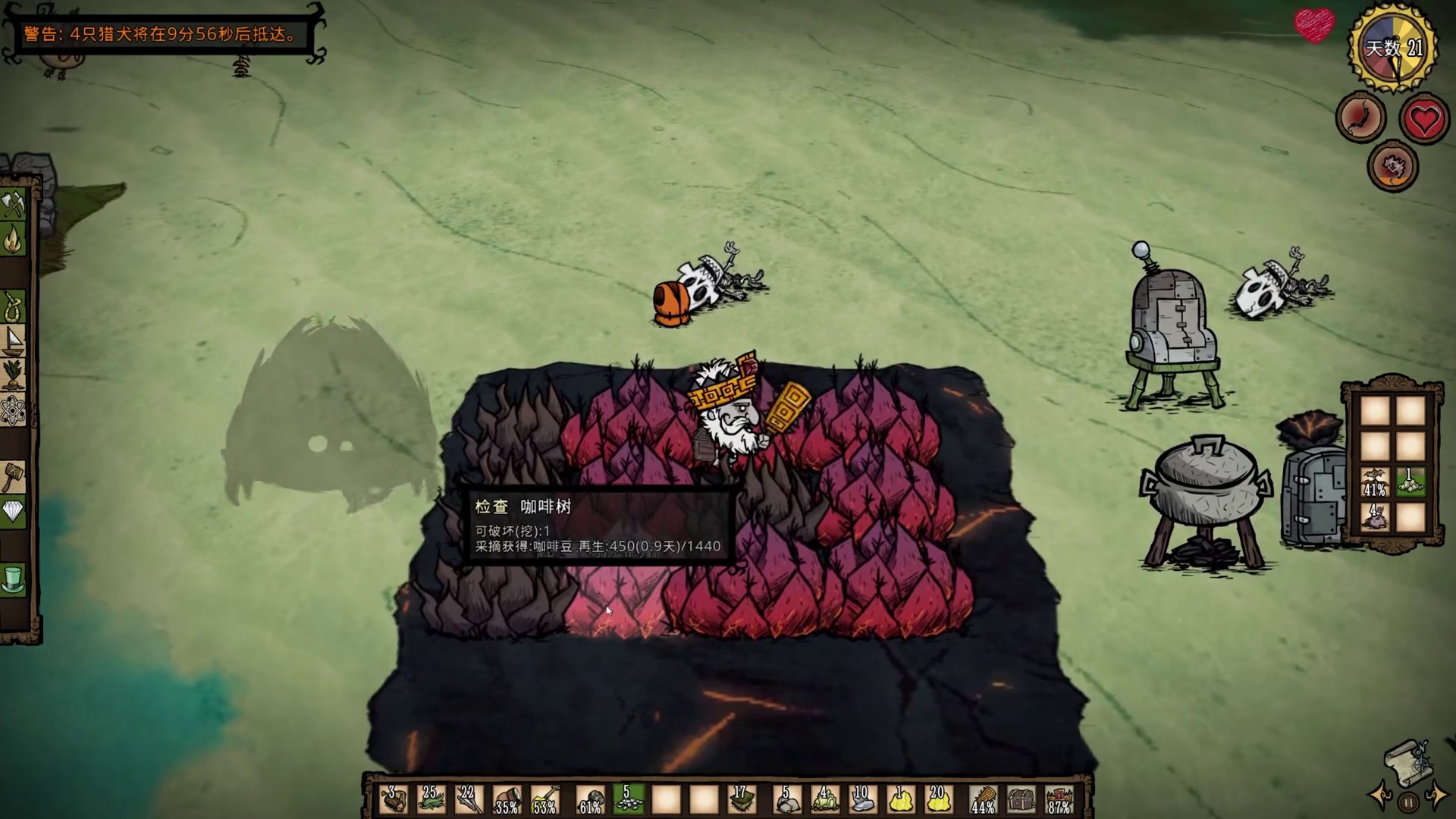Open the rope trap crafting tab

click(14, 307)
